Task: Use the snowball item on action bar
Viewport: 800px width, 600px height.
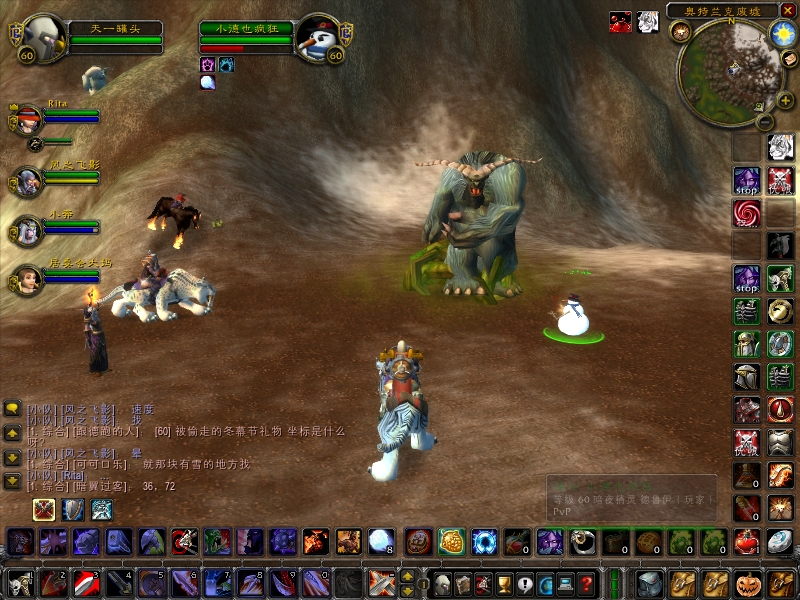Action: coord(382,542)
